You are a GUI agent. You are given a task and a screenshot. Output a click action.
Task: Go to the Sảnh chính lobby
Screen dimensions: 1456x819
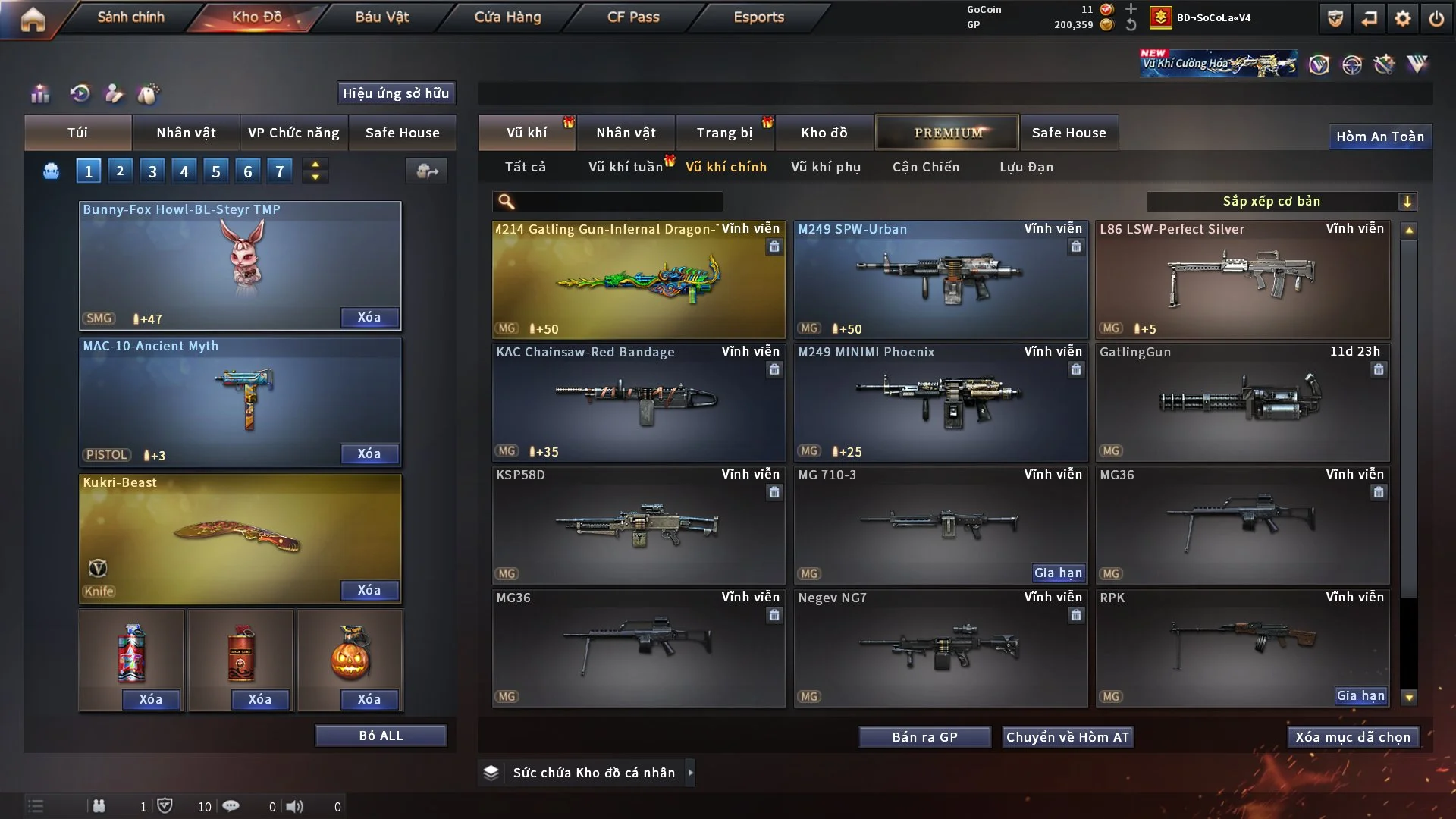130,17
